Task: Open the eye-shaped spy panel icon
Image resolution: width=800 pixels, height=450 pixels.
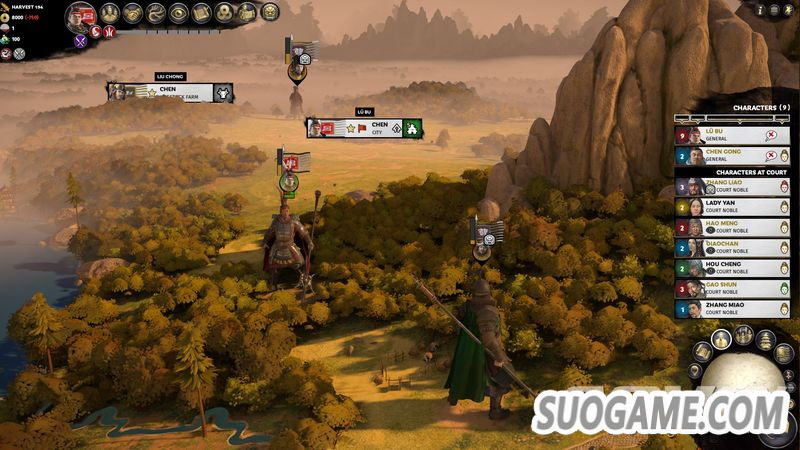Action: coord(179,13)
